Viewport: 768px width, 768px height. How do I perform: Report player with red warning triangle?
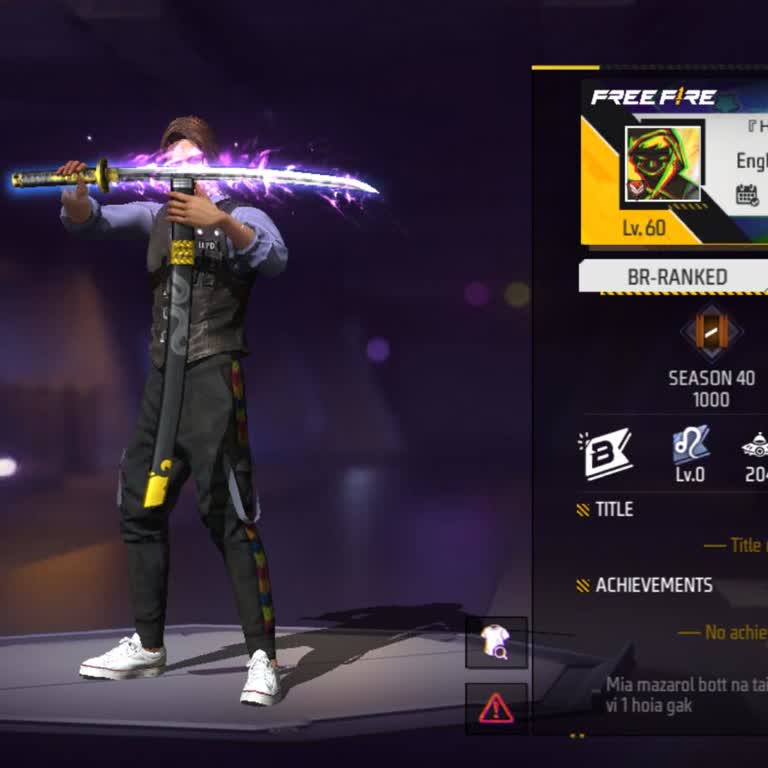pos(496,708)
